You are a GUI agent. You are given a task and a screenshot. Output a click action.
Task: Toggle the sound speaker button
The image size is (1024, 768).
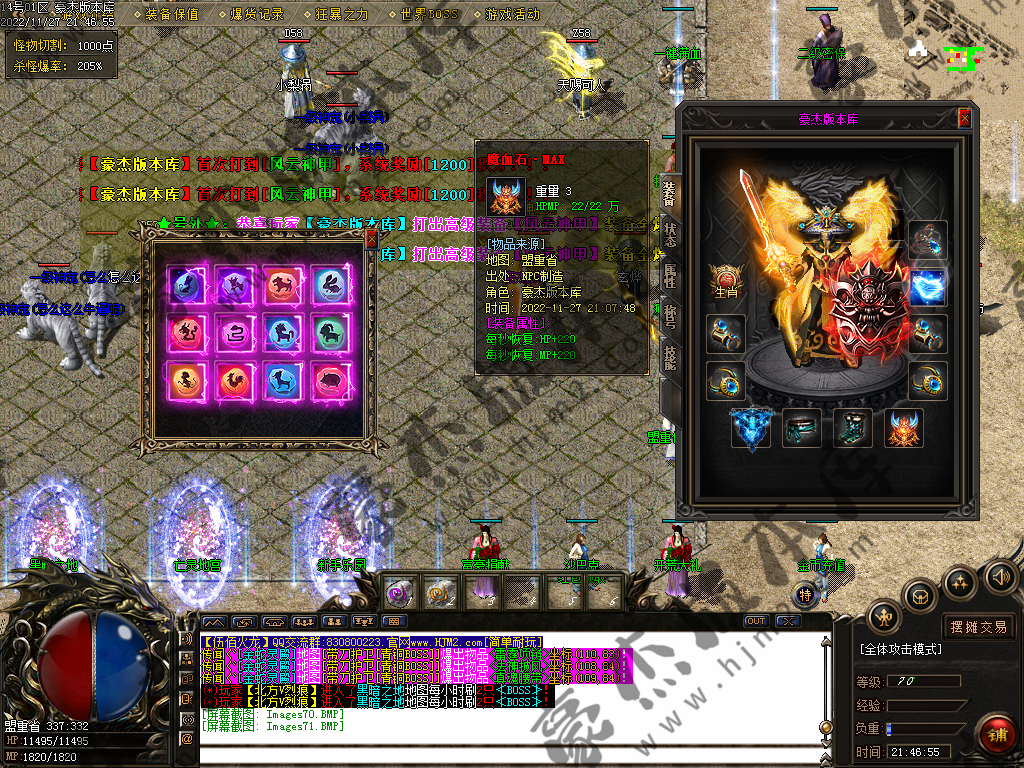(x=1000, y=576)
